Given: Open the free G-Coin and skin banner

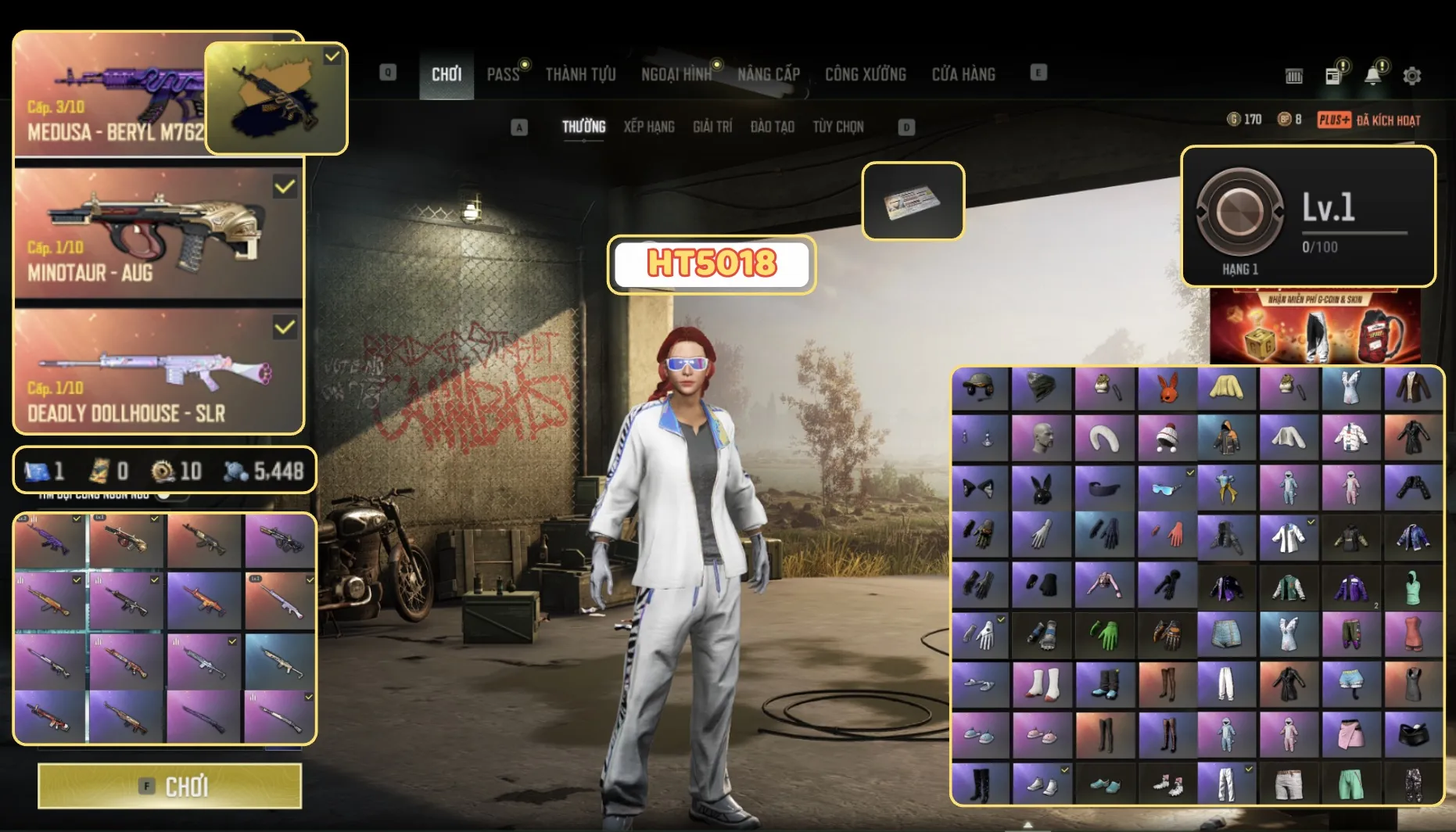Looking at the screenshot, I should click(x=1315, y=326).
